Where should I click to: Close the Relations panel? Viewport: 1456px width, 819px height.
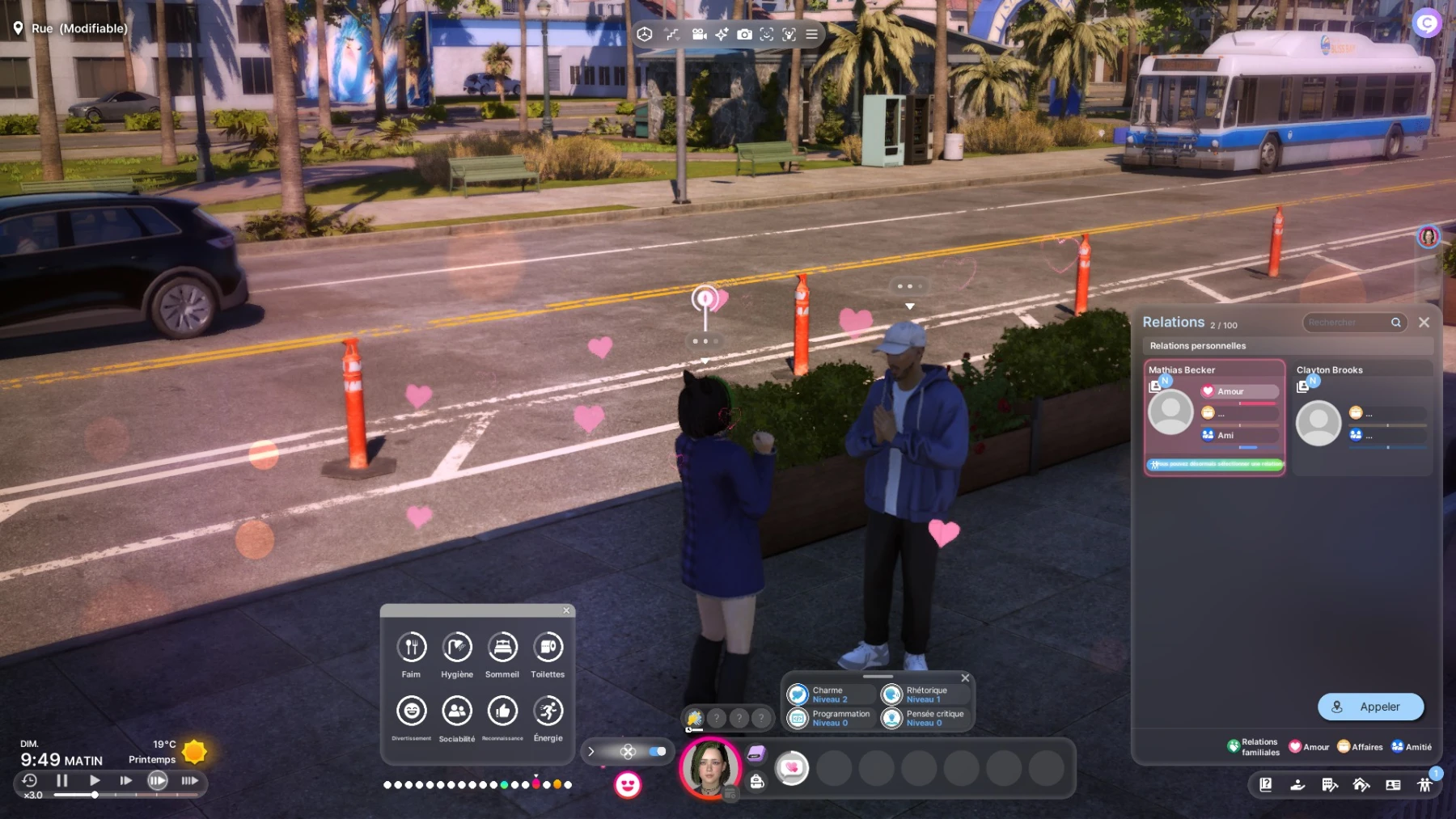point(1424,323)
